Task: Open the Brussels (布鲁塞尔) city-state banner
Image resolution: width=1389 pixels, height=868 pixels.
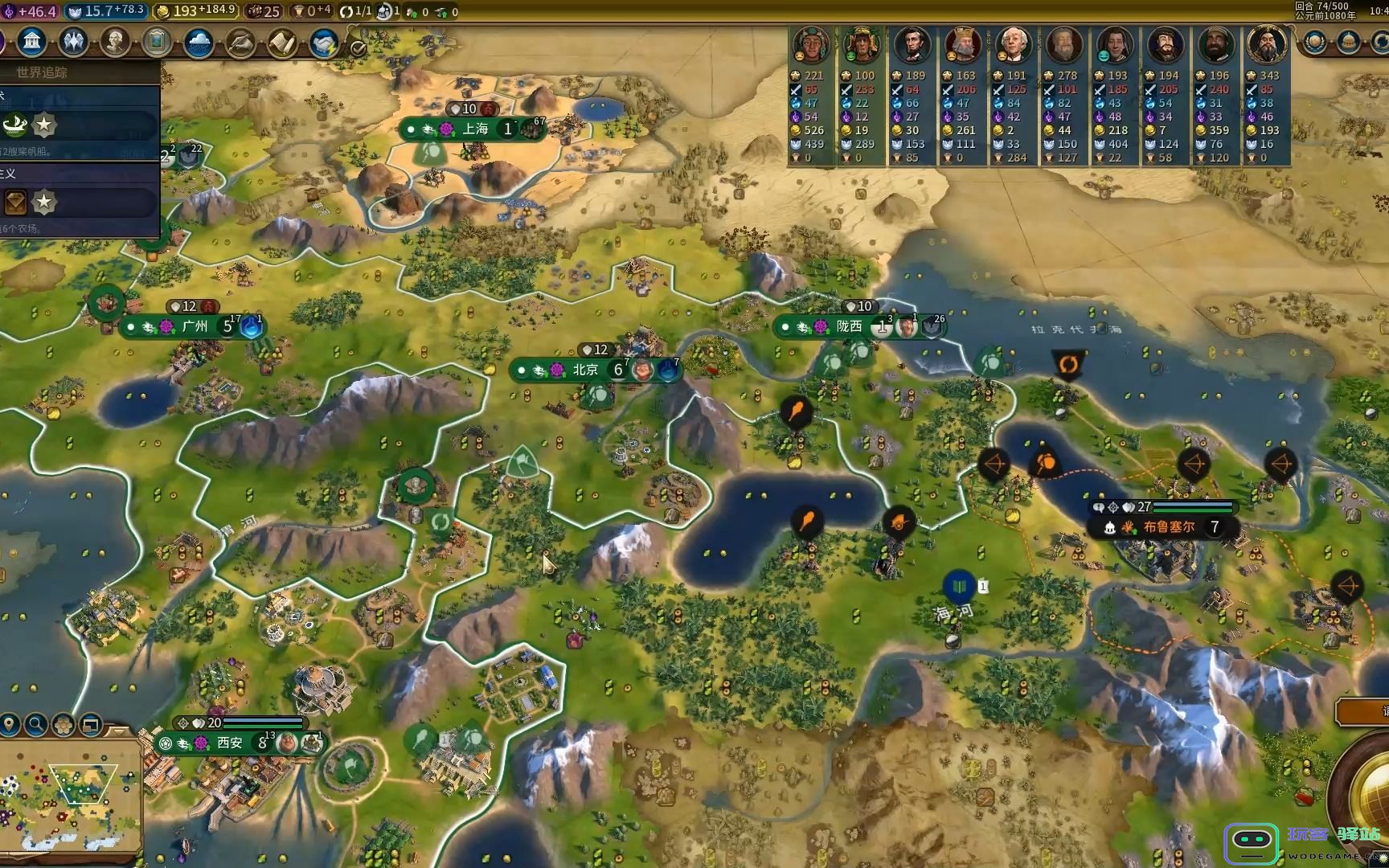Action: click(1169, 527)
